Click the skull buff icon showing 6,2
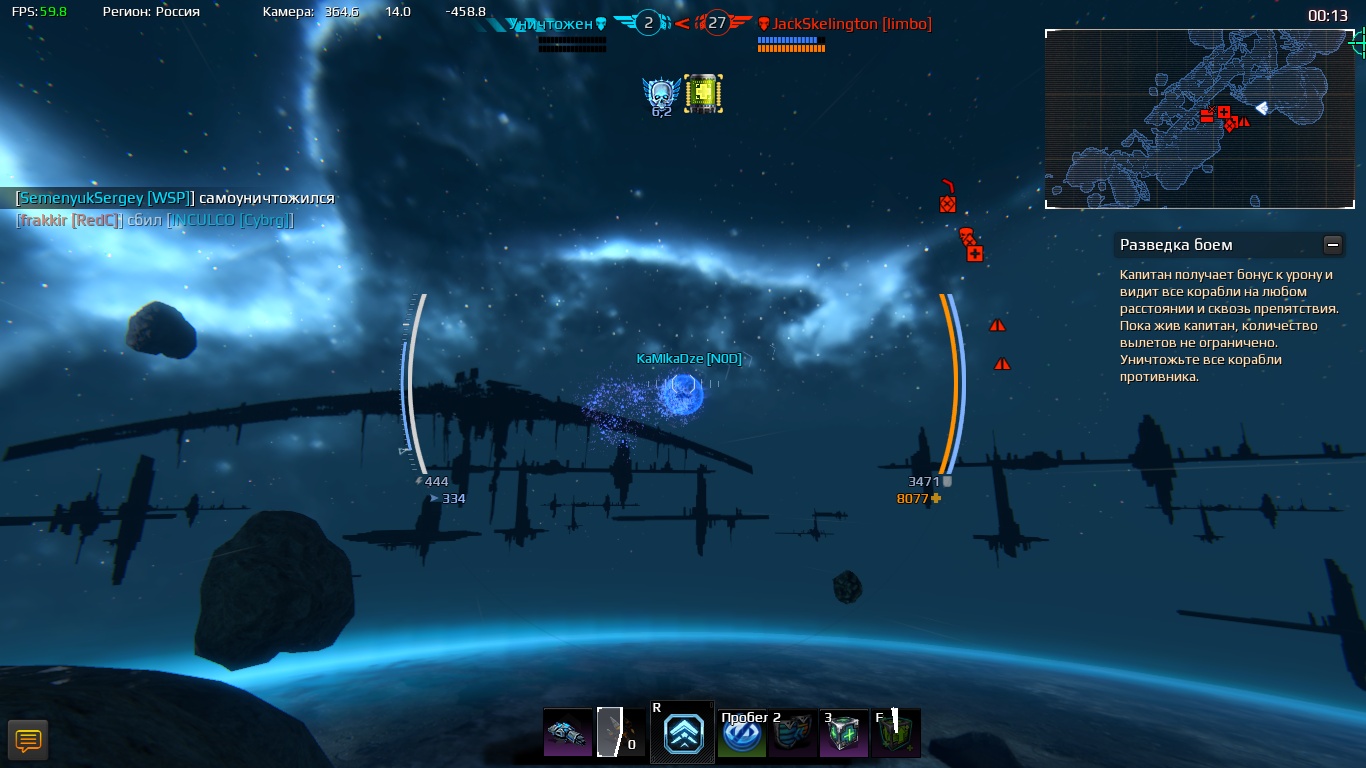1366x768 pixels. (660, 95)
